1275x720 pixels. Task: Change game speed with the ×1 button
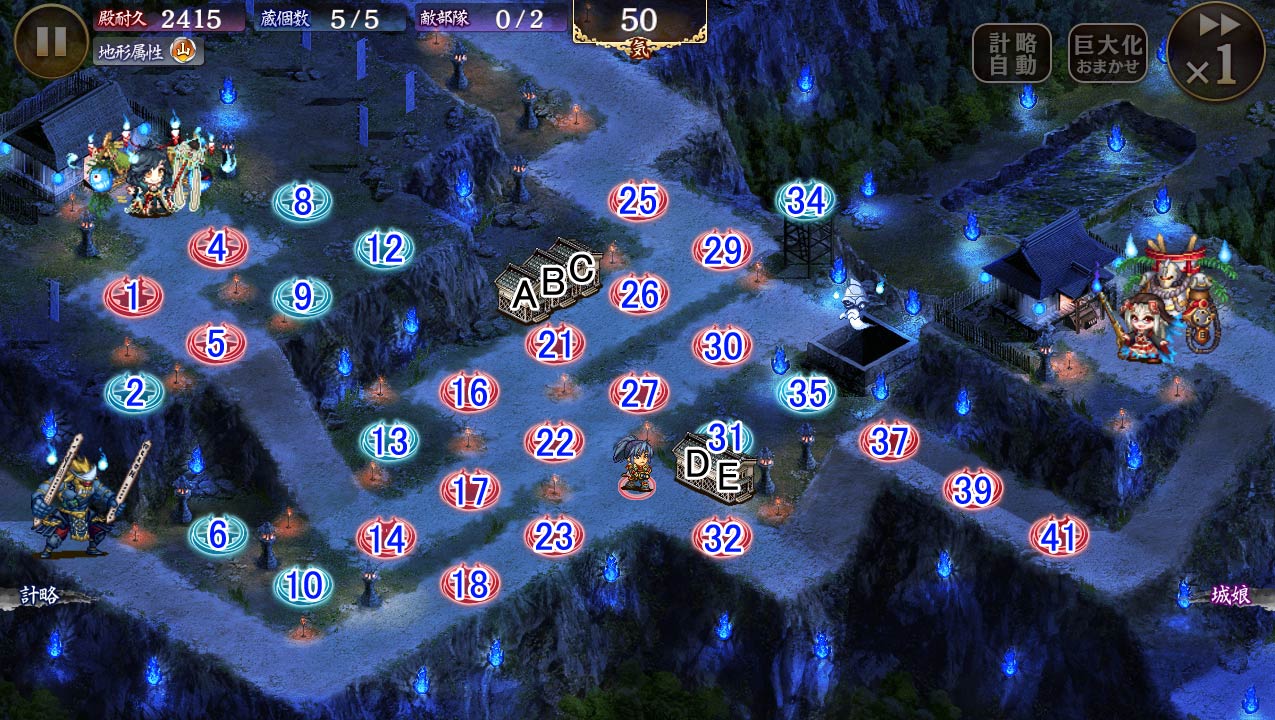point(1216,51)
